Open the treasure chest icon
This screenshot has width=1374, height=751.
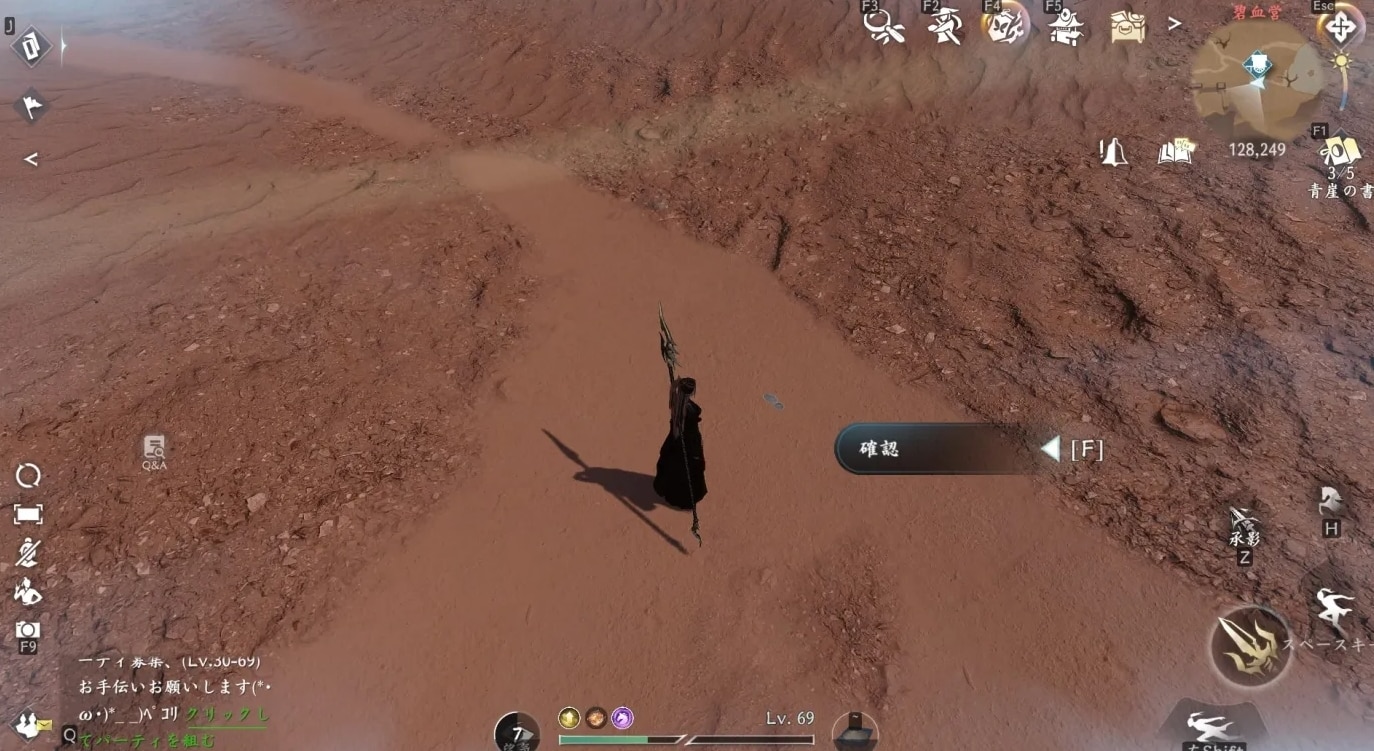pos(1127,26)
